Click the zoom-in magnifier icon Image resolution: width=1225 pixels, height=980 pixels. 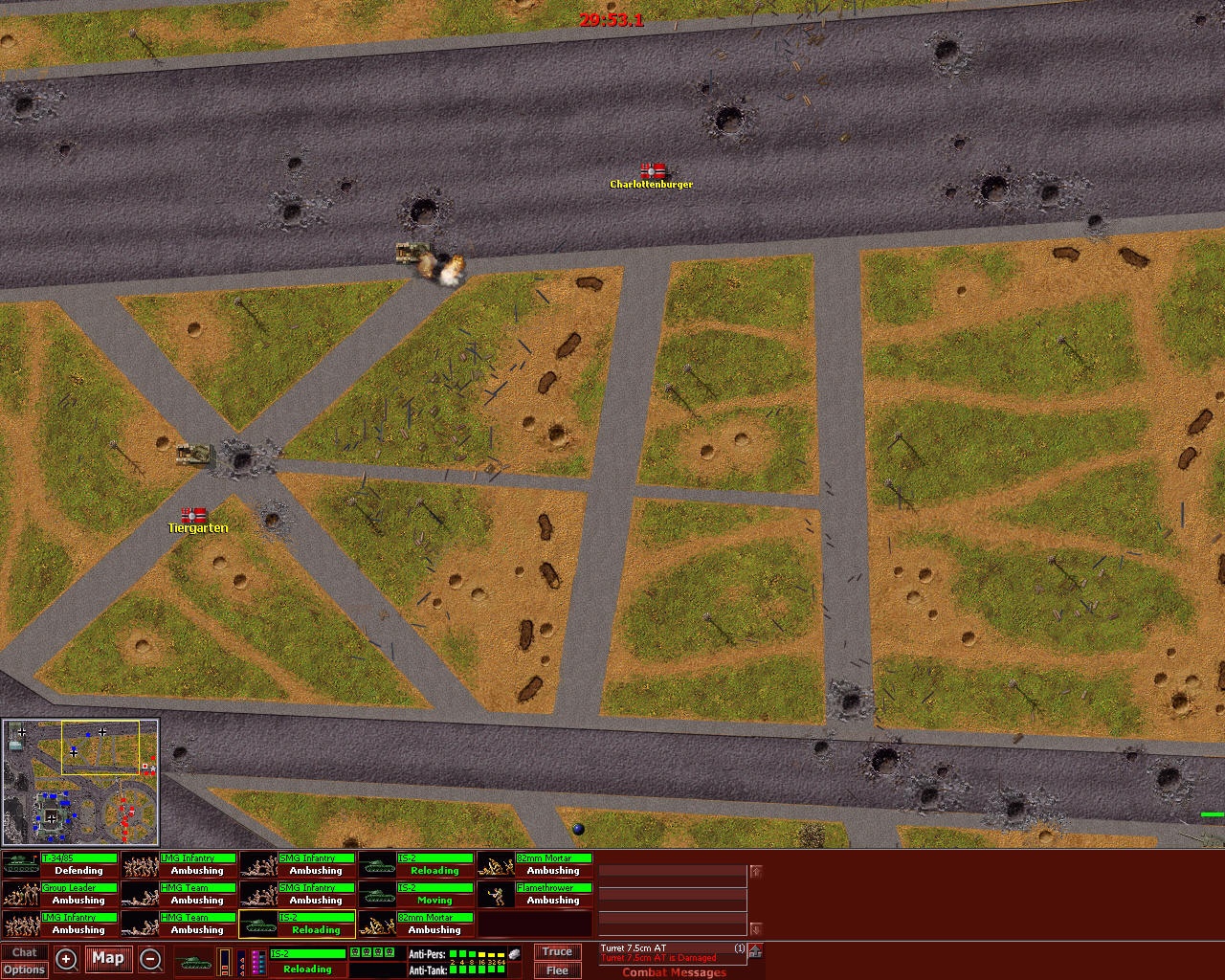66,959
